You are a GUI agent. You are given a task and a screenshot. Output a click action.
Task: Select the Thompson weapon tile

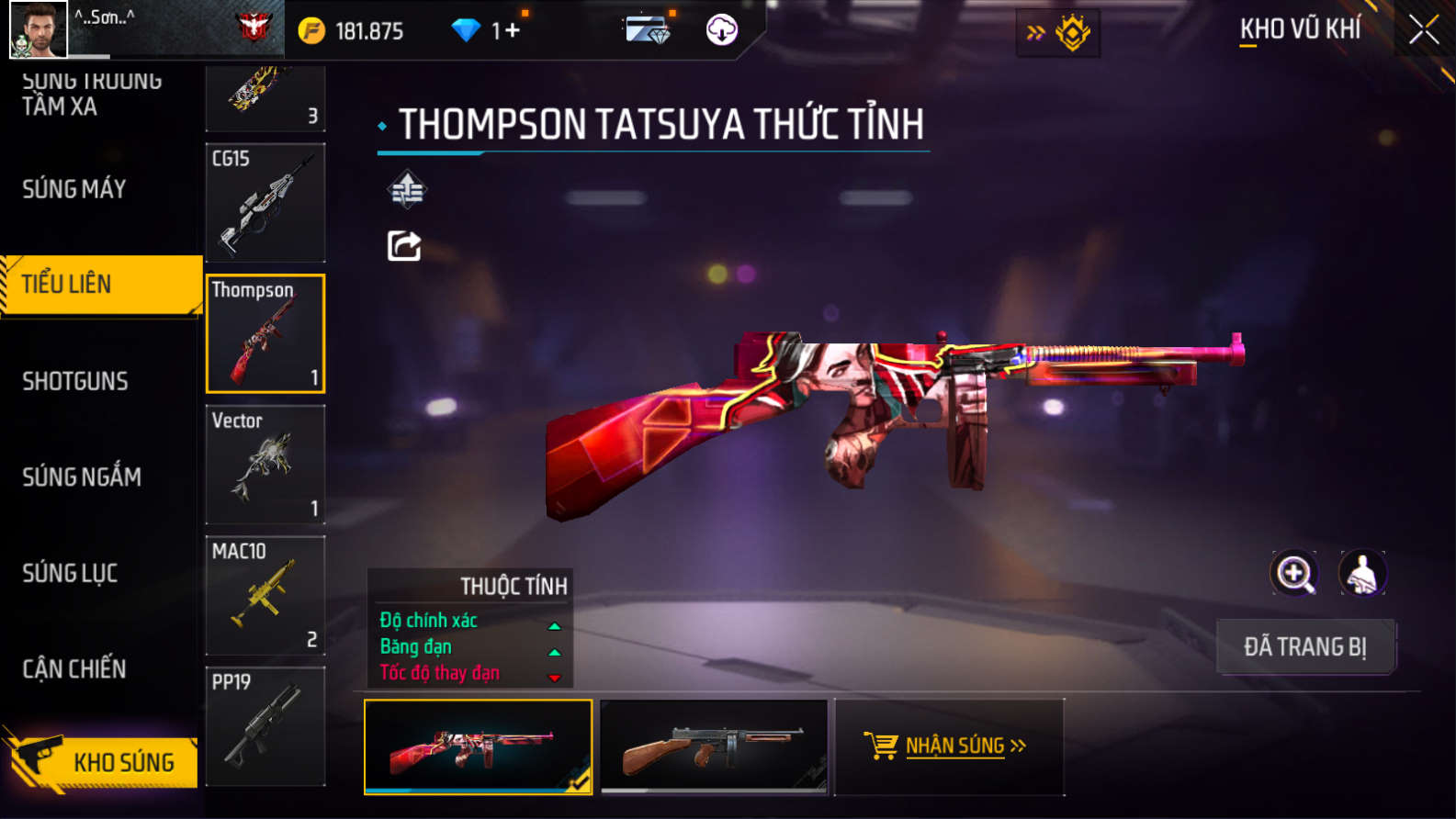(x=265, y=333)
